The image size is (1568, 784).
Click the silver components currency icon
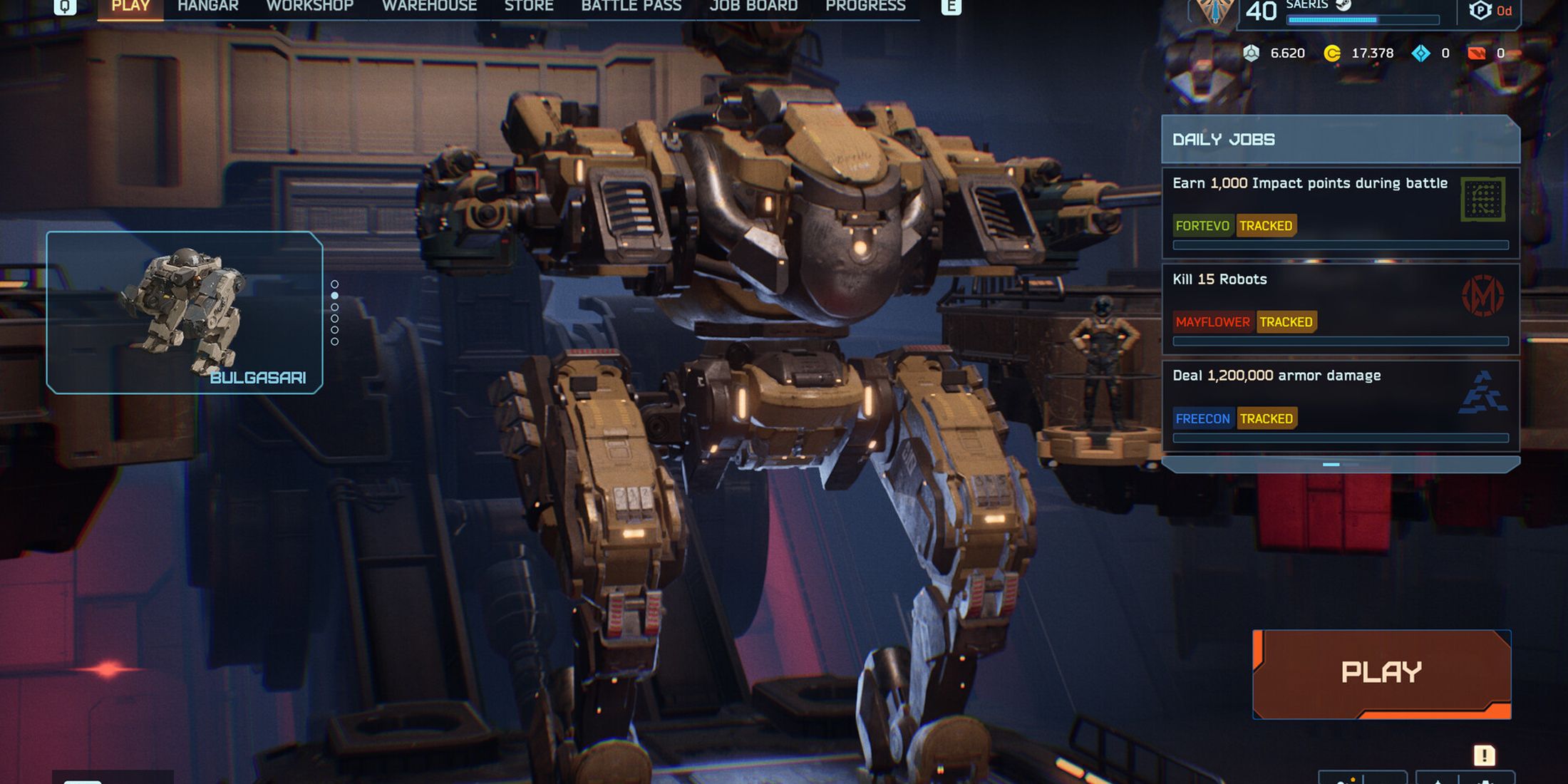(x=1252, y=53)
